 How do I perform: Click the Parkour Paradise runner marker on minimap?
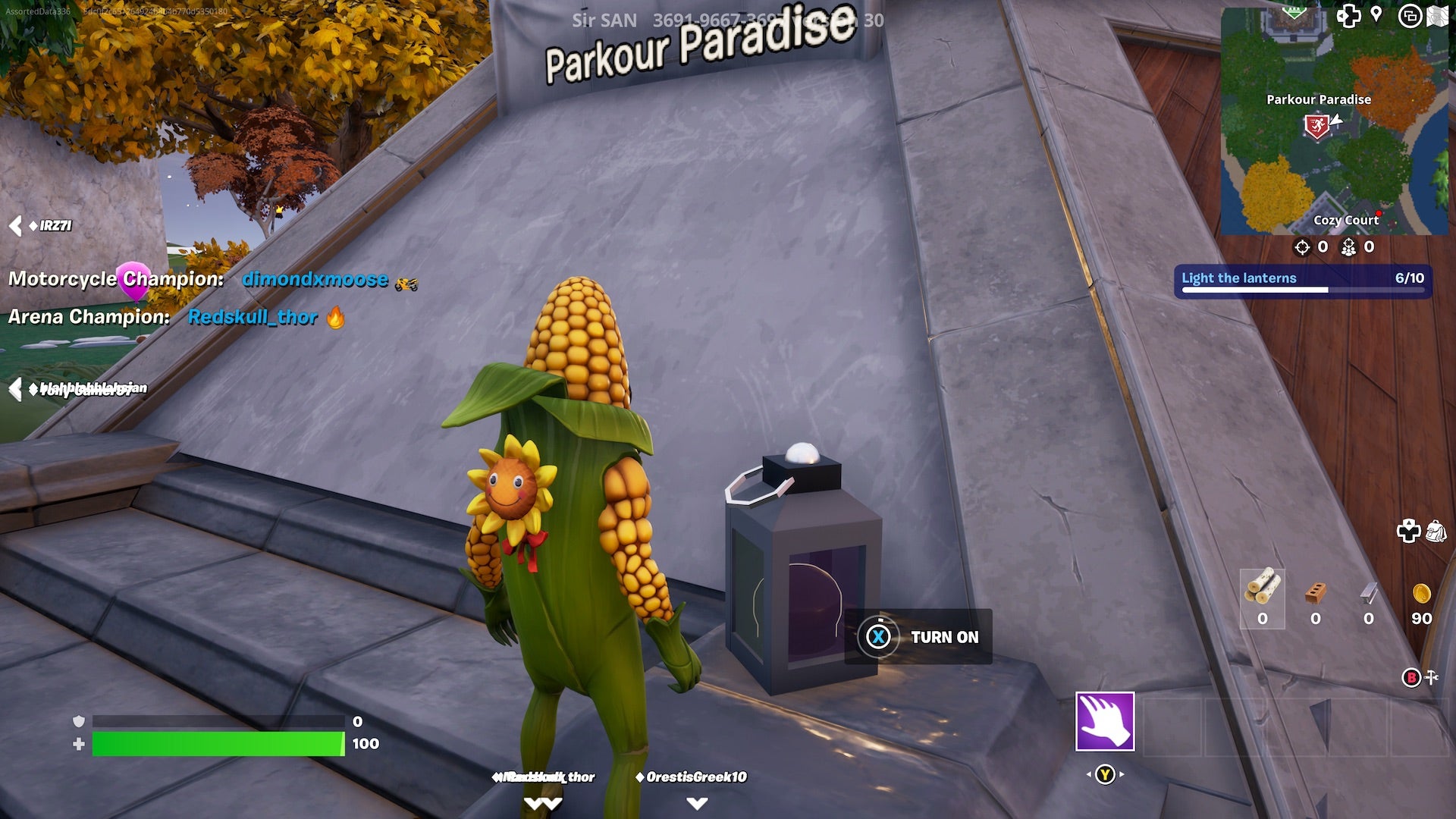tap(1316, 126)
